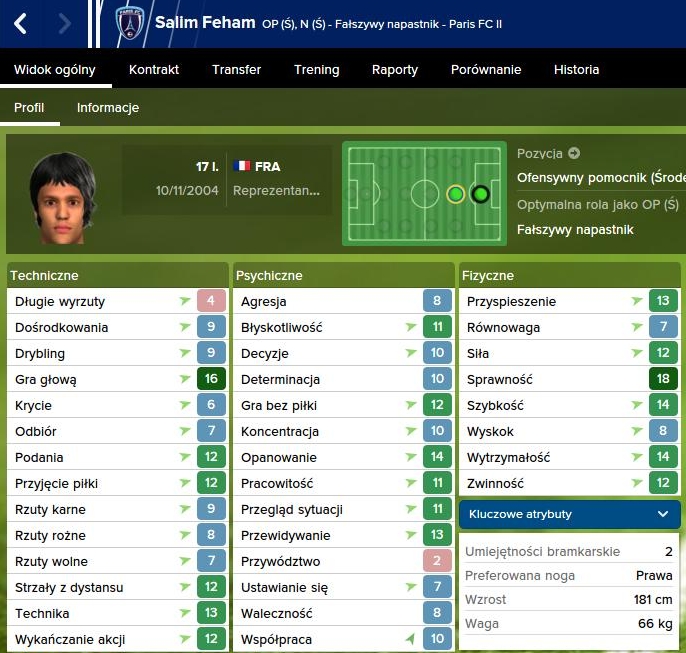The height and width of the screenshot is (653, 686).
Task: Open the Raporty tab
Action: [395, 70]
